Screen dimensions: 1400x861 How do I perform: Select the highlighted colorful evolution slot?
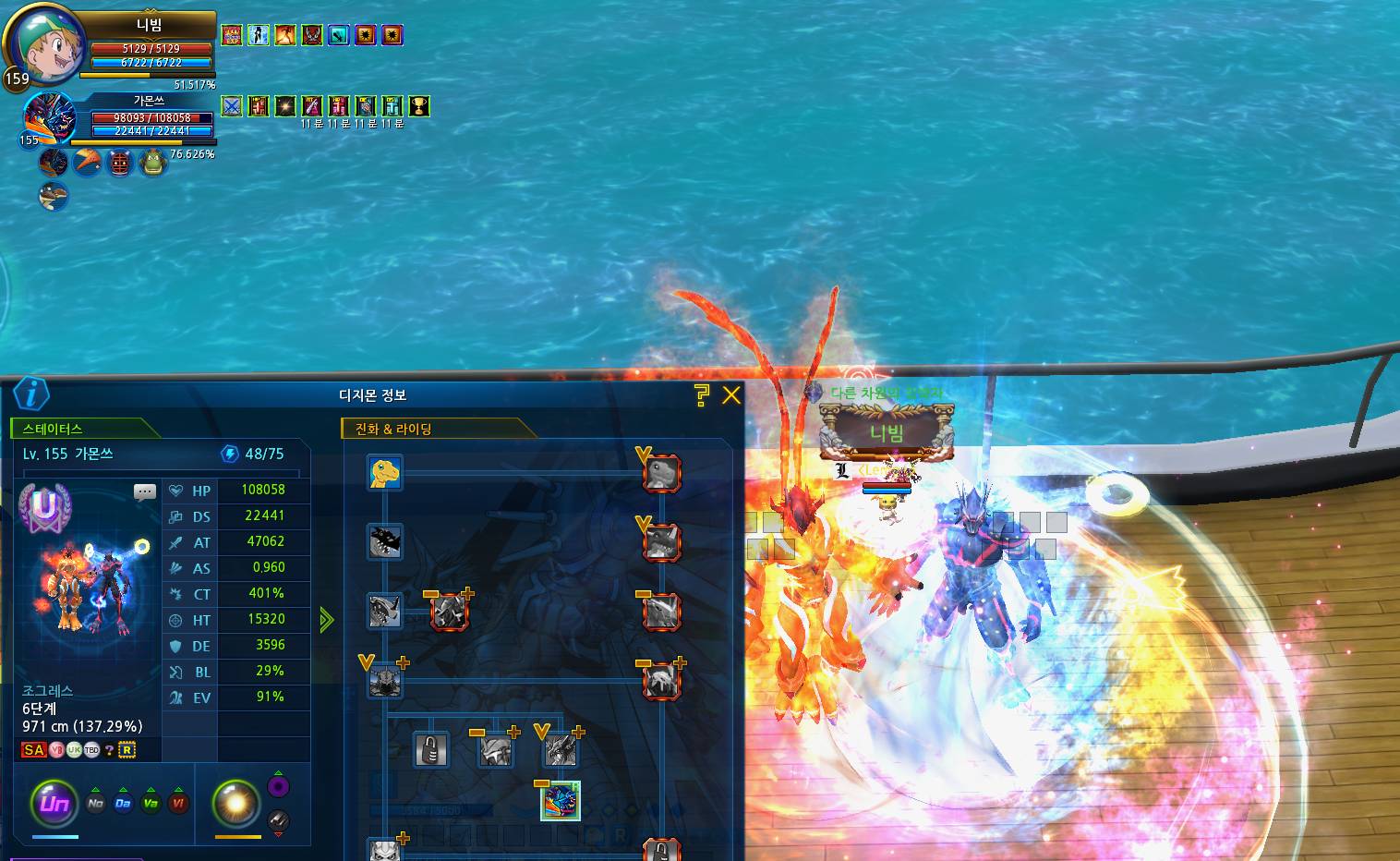(x=560, y=800)
